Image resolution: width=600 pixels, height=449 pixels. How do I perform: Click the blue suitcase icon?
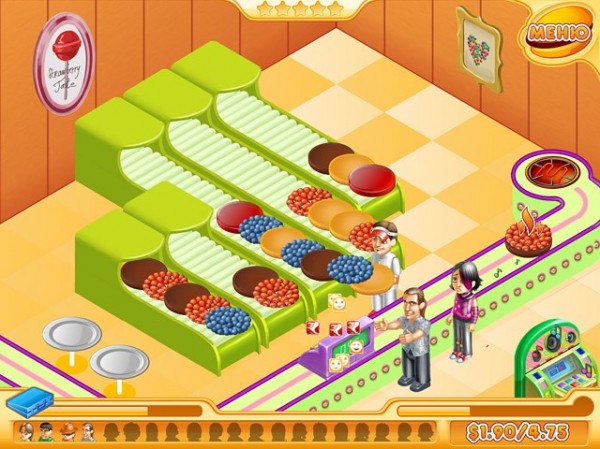point(29,403)
